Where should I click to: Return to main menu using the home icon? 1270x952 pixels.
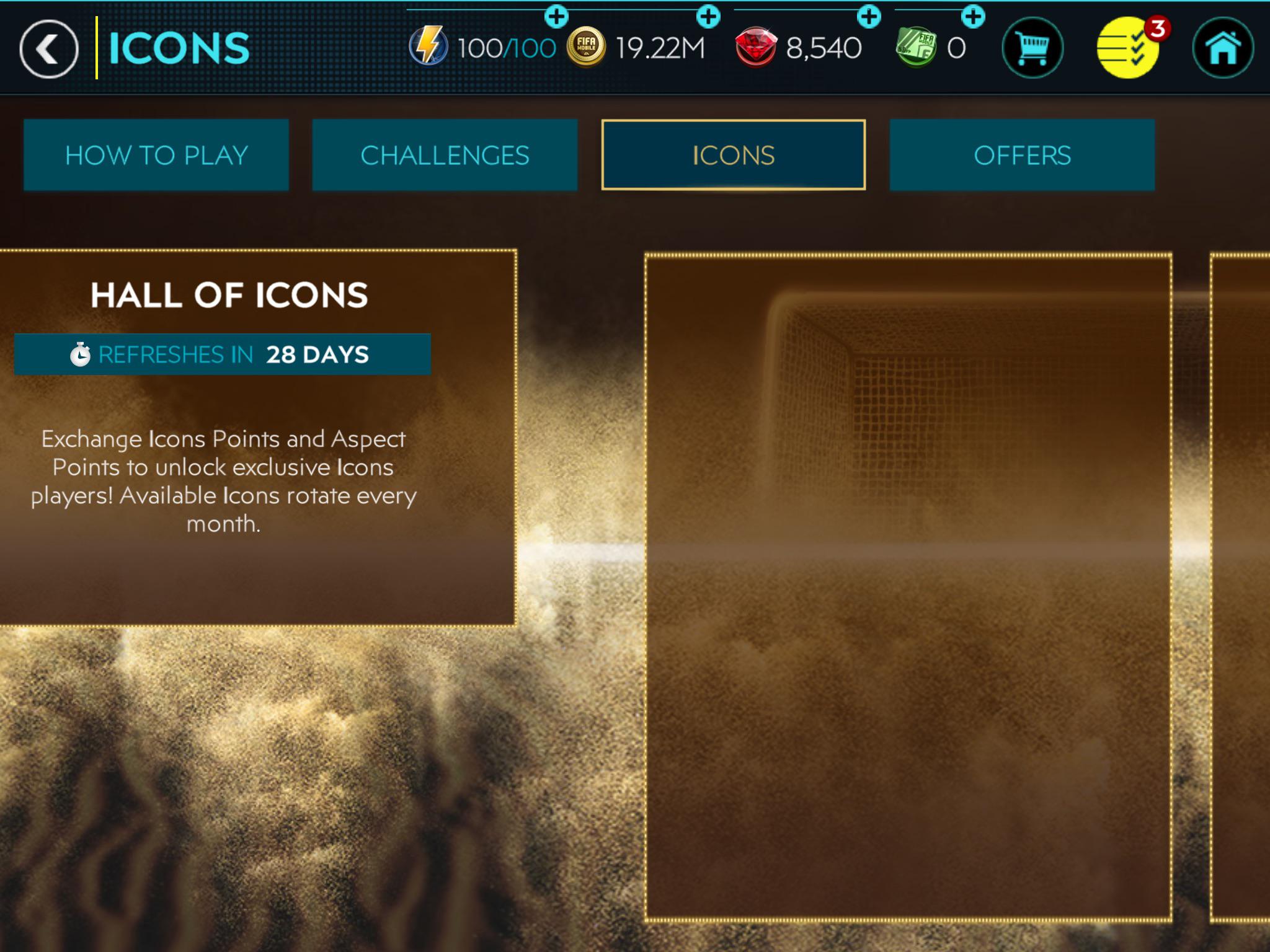[1225, 46]
